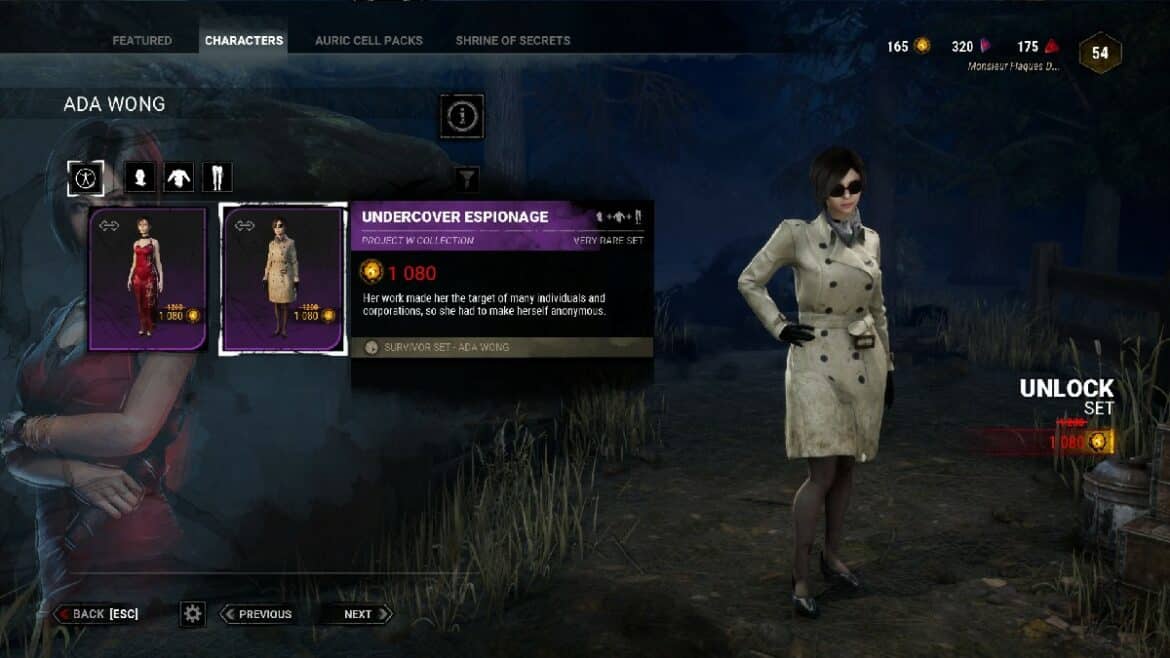Go to the Shrine of Secrets tab
The width and height of the screenshot is (1170, 658).
(x=513, y=41)
